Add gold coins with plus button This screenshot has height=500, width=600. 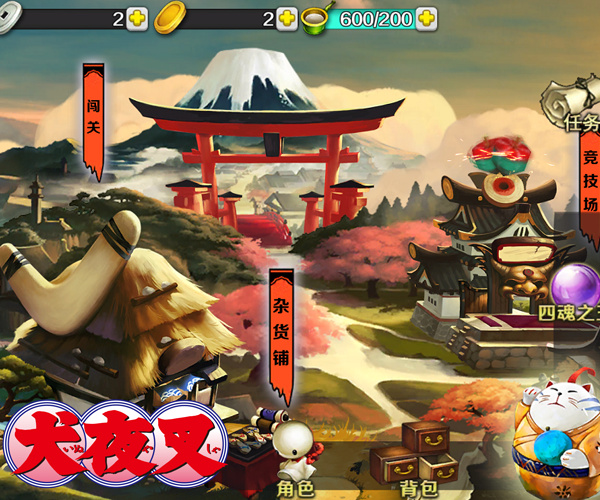tap(286, 18)
